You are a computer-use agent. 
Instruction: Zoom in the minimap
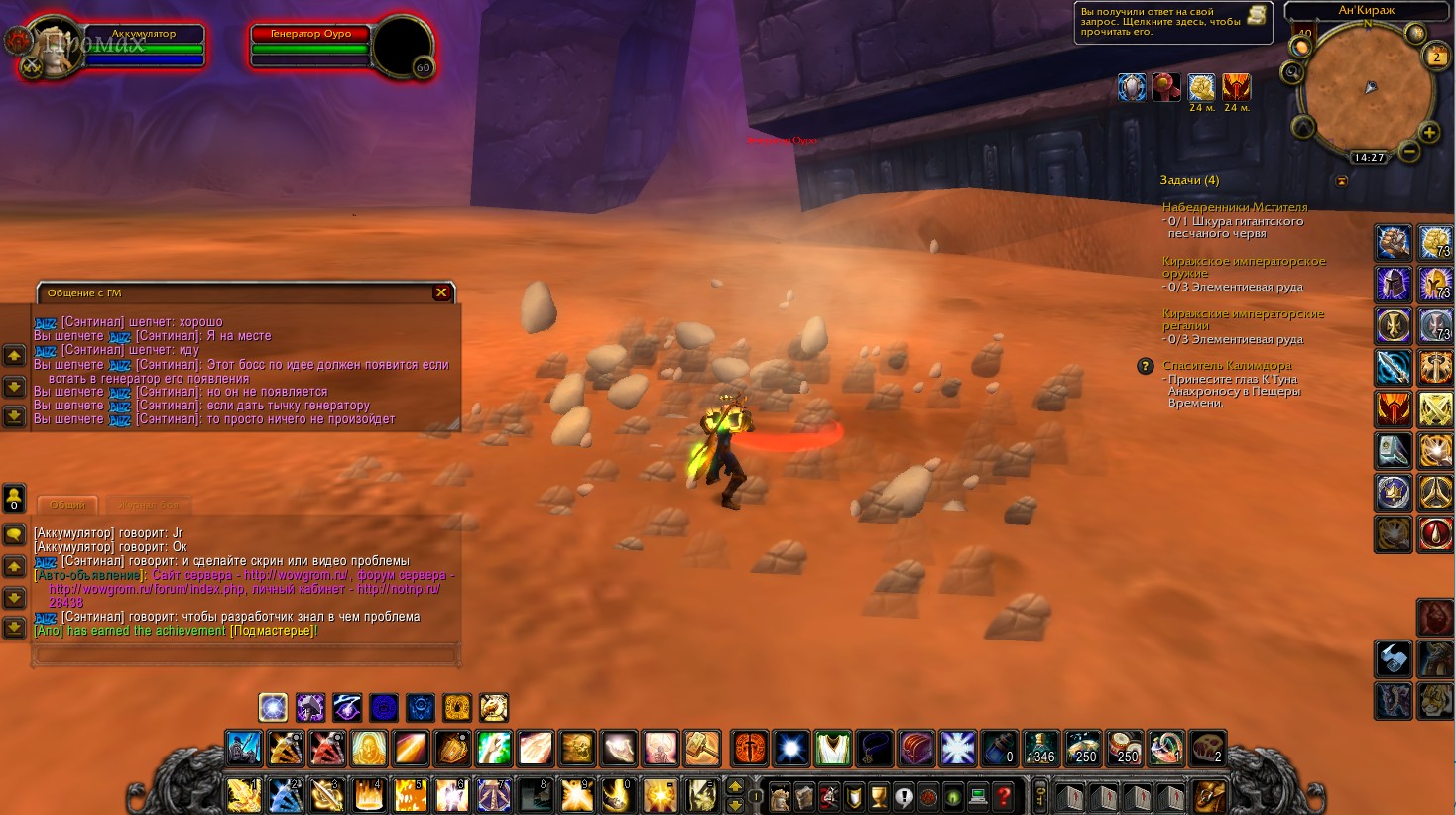point(1429,132)
